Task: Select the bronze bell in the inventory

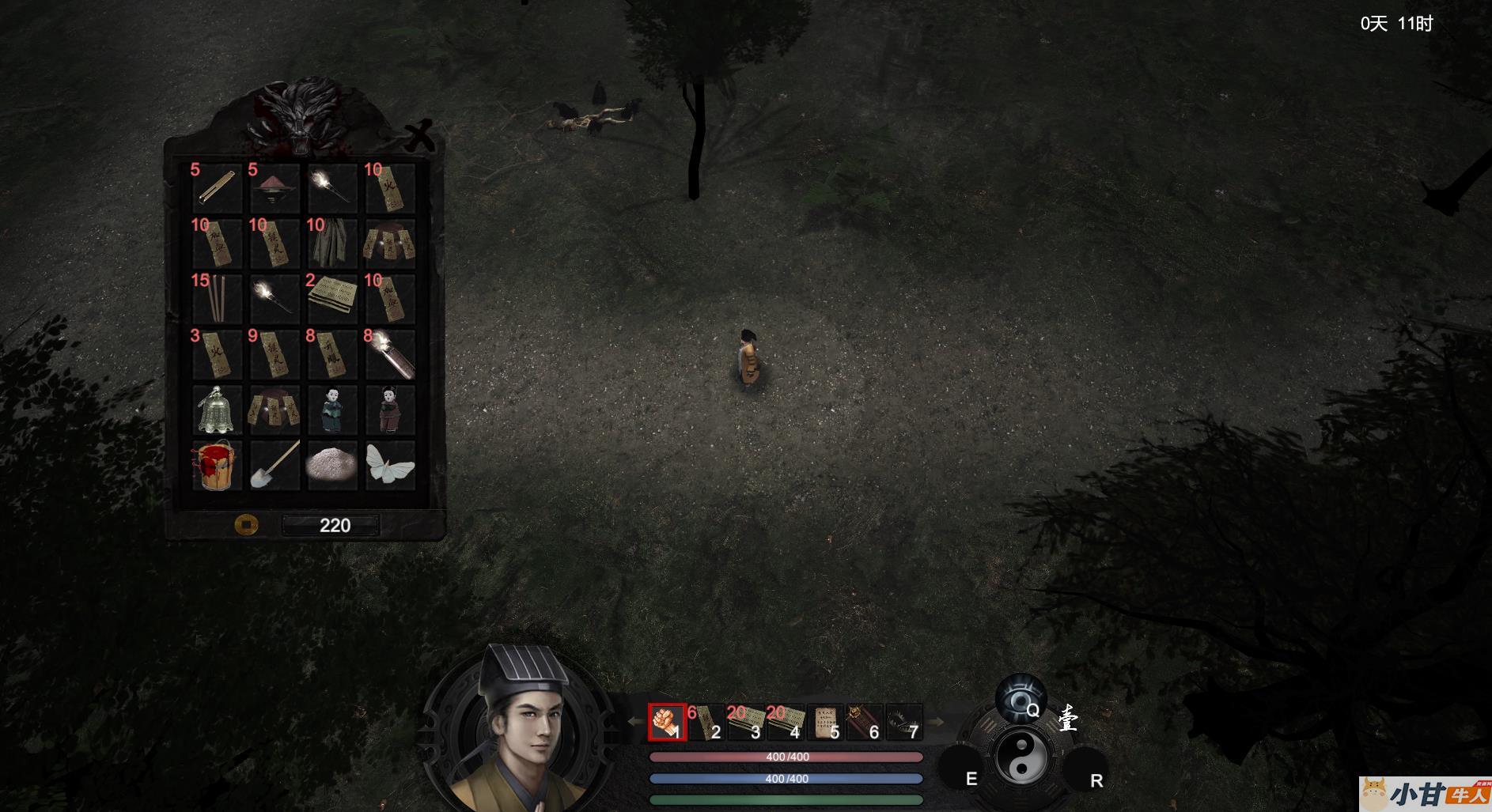Action: (x=217, y=410)
